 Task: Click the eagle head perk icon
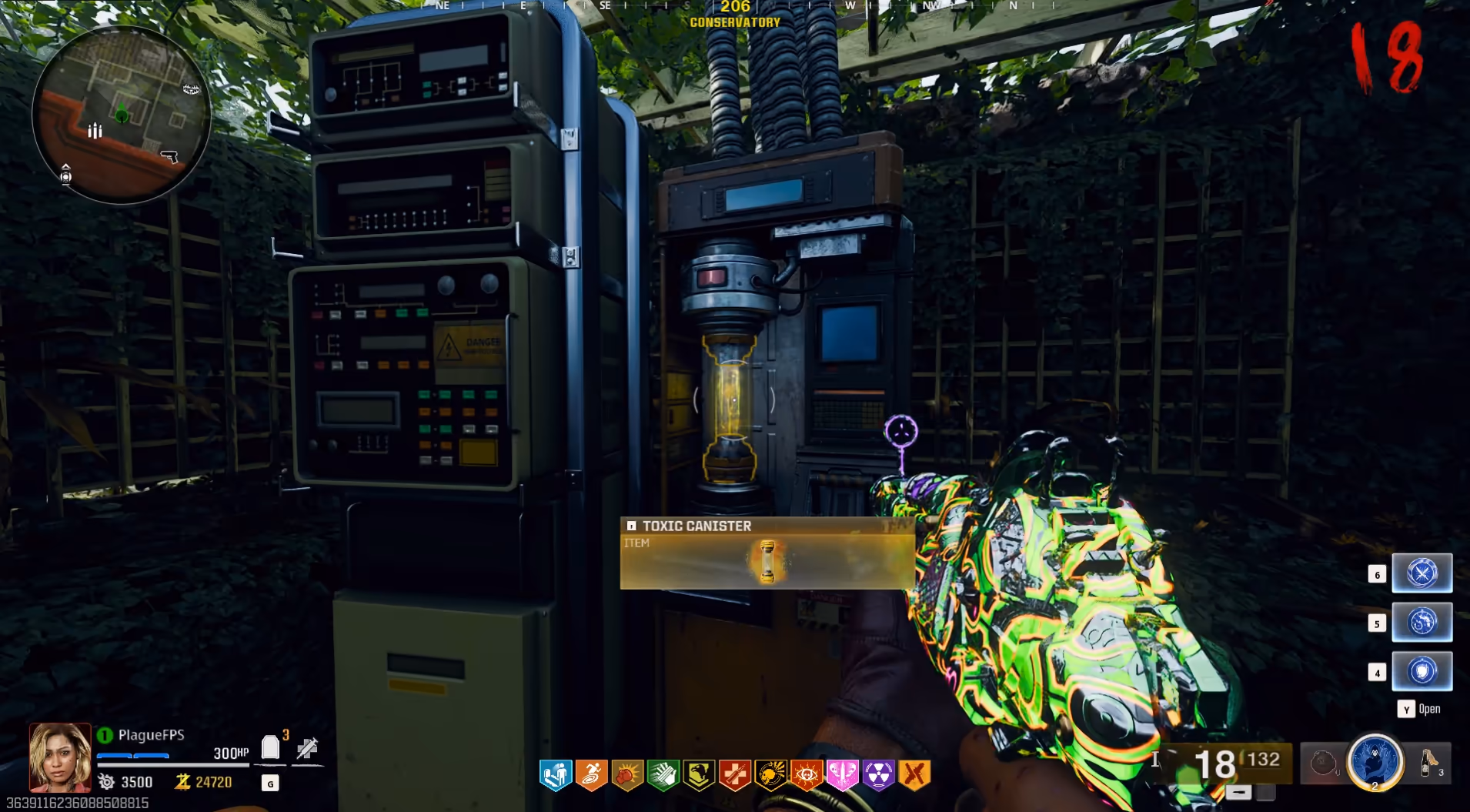[x=699, y=775]
